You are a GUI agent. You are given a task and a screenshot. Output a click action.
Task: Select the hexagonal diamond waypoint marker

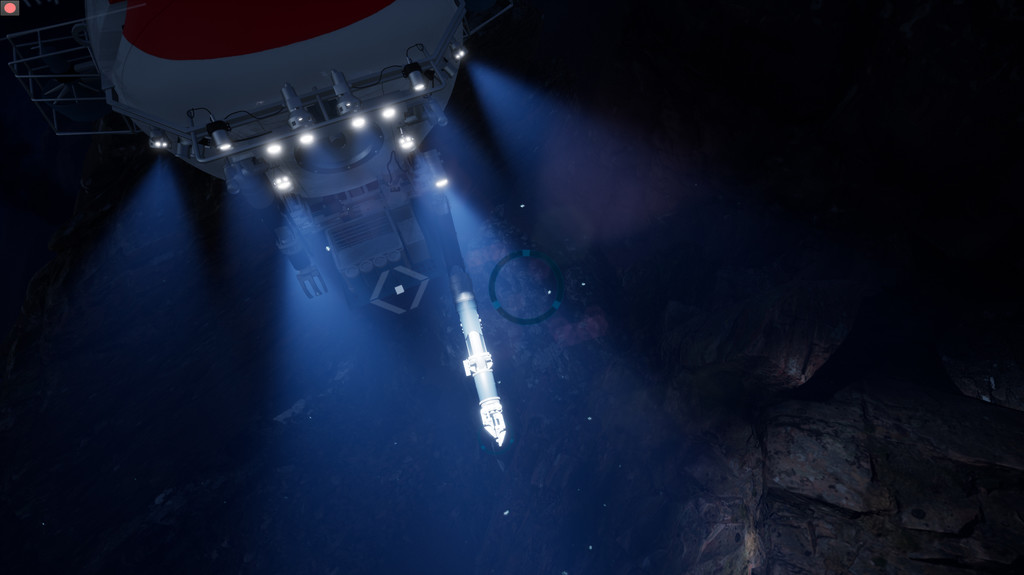click(x=399, y=290)
